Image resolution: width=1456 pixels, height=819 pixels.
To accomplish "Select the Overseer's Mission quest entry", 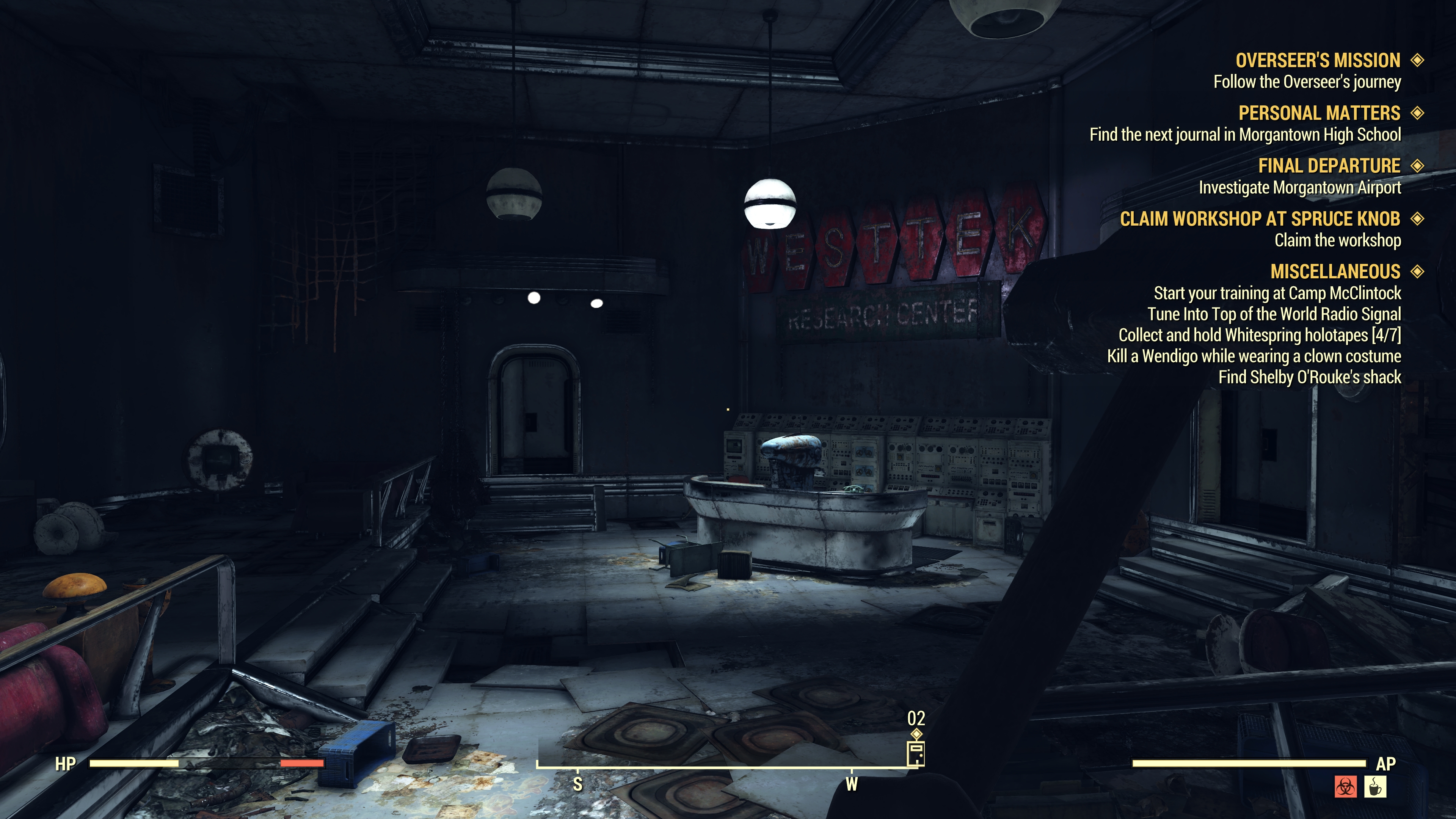I will (x=1318, y=61).
